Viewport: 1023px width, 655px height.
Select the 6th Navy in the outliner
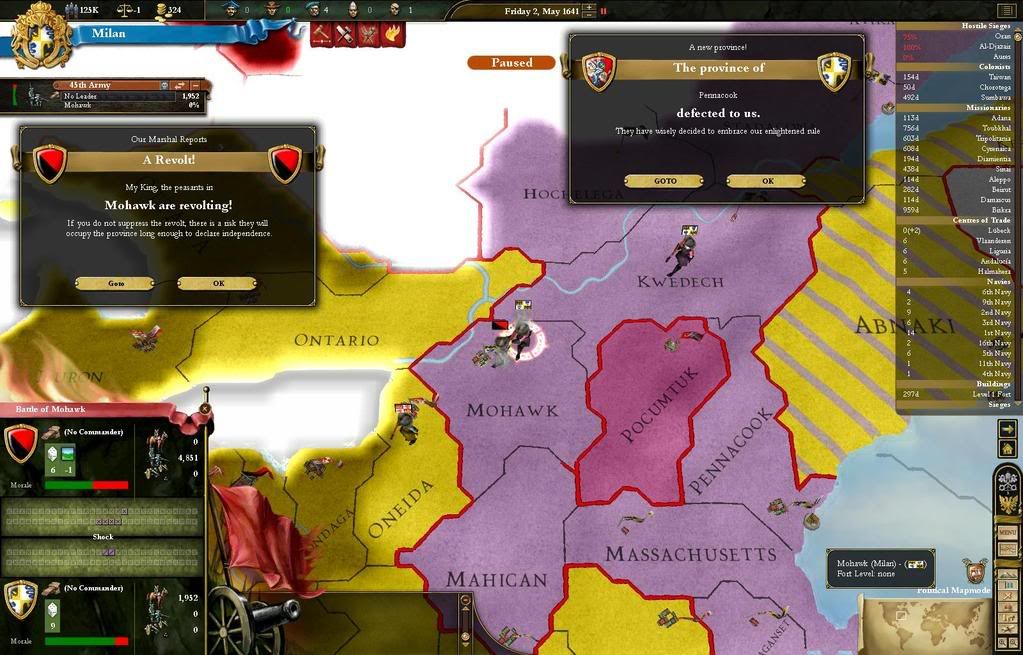pyautogui.click(x=995, y=292)
